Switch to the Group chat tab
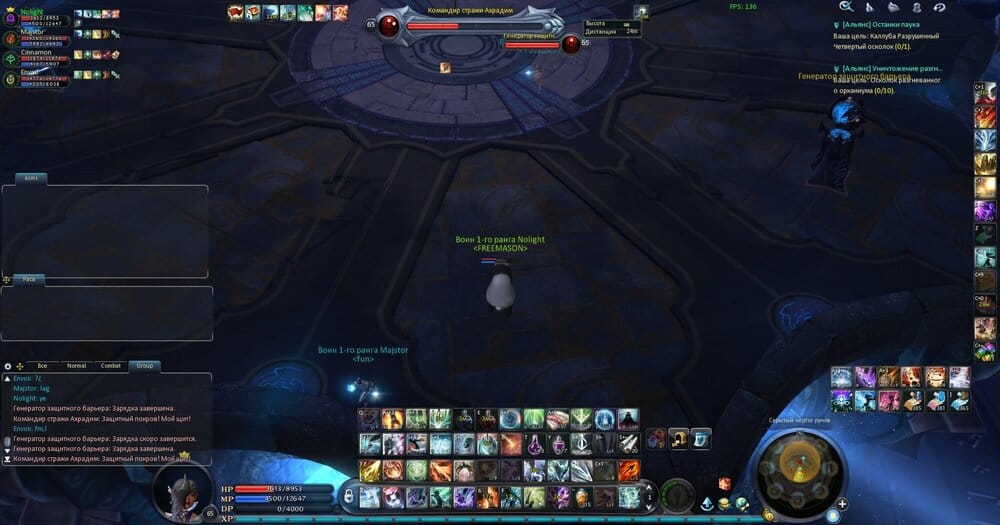The width and height of the screenshot is (1000, 525). coord(145,366)
